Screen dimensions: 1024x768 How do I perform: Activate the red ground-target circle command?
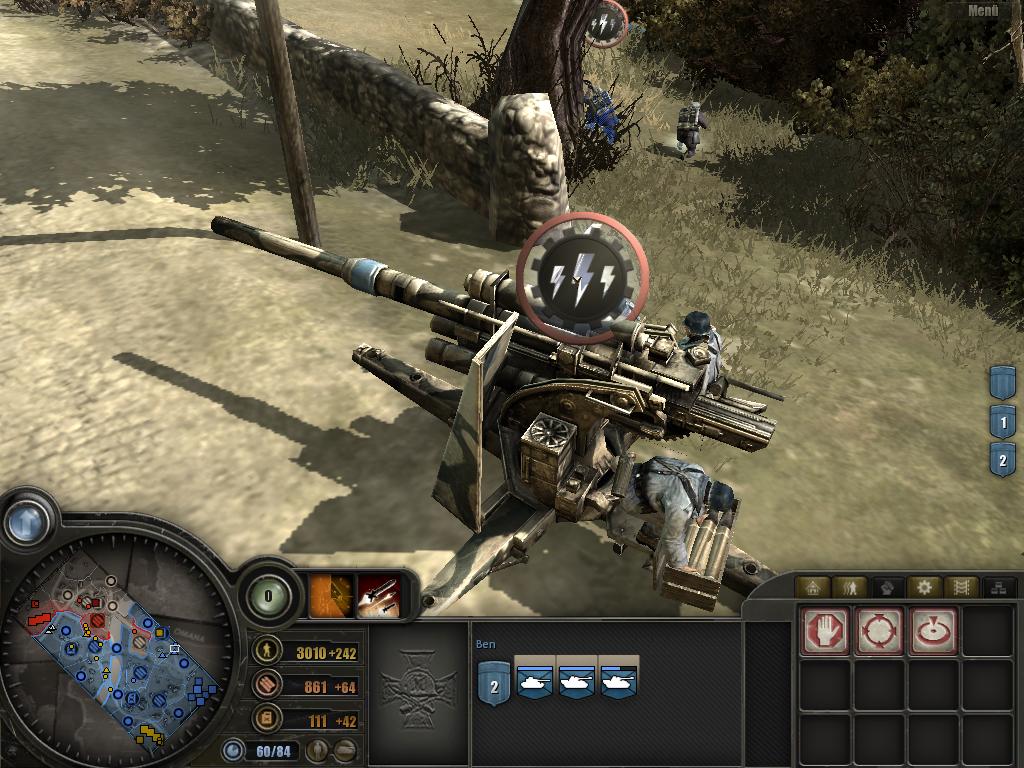tap(933, 631)
